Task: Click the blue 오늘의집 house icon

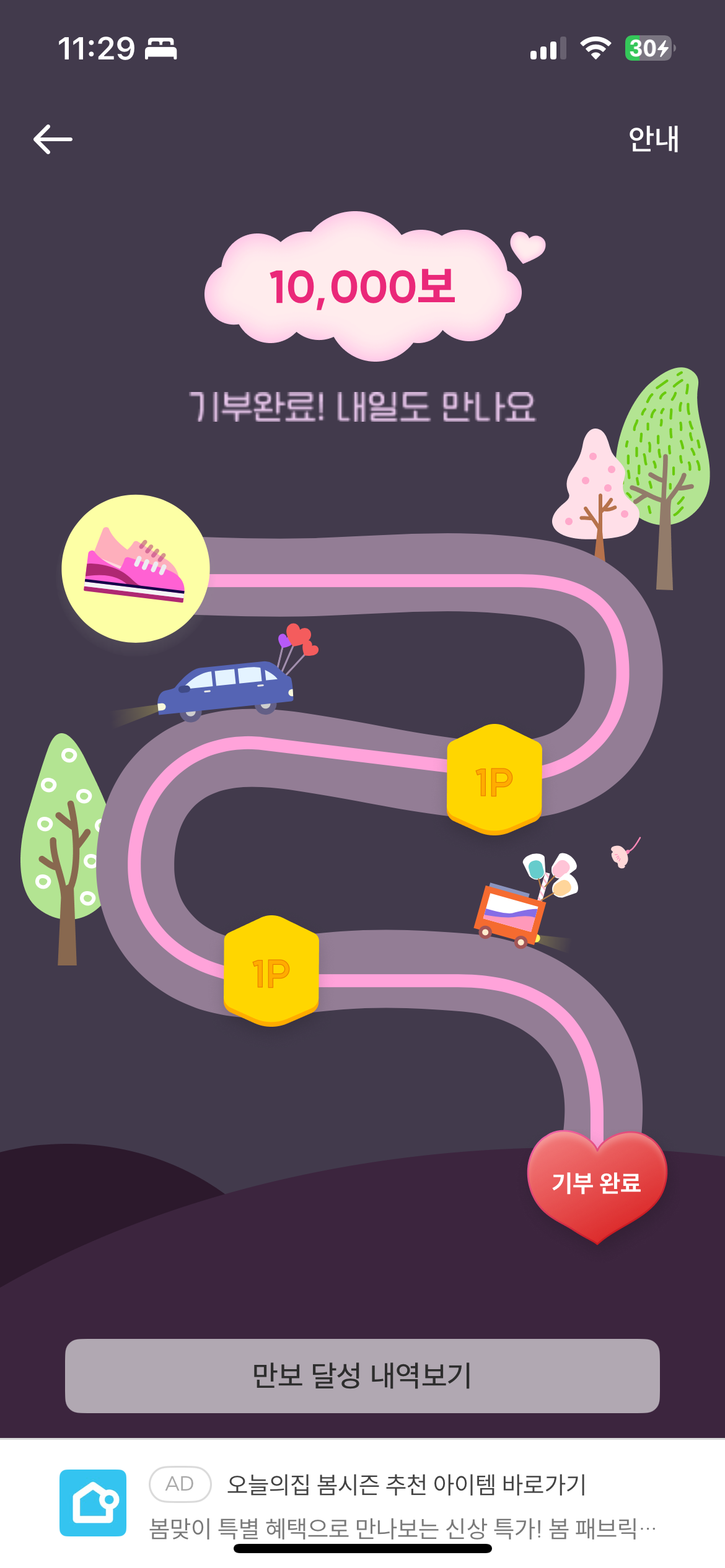Action: click(93, 1502)
